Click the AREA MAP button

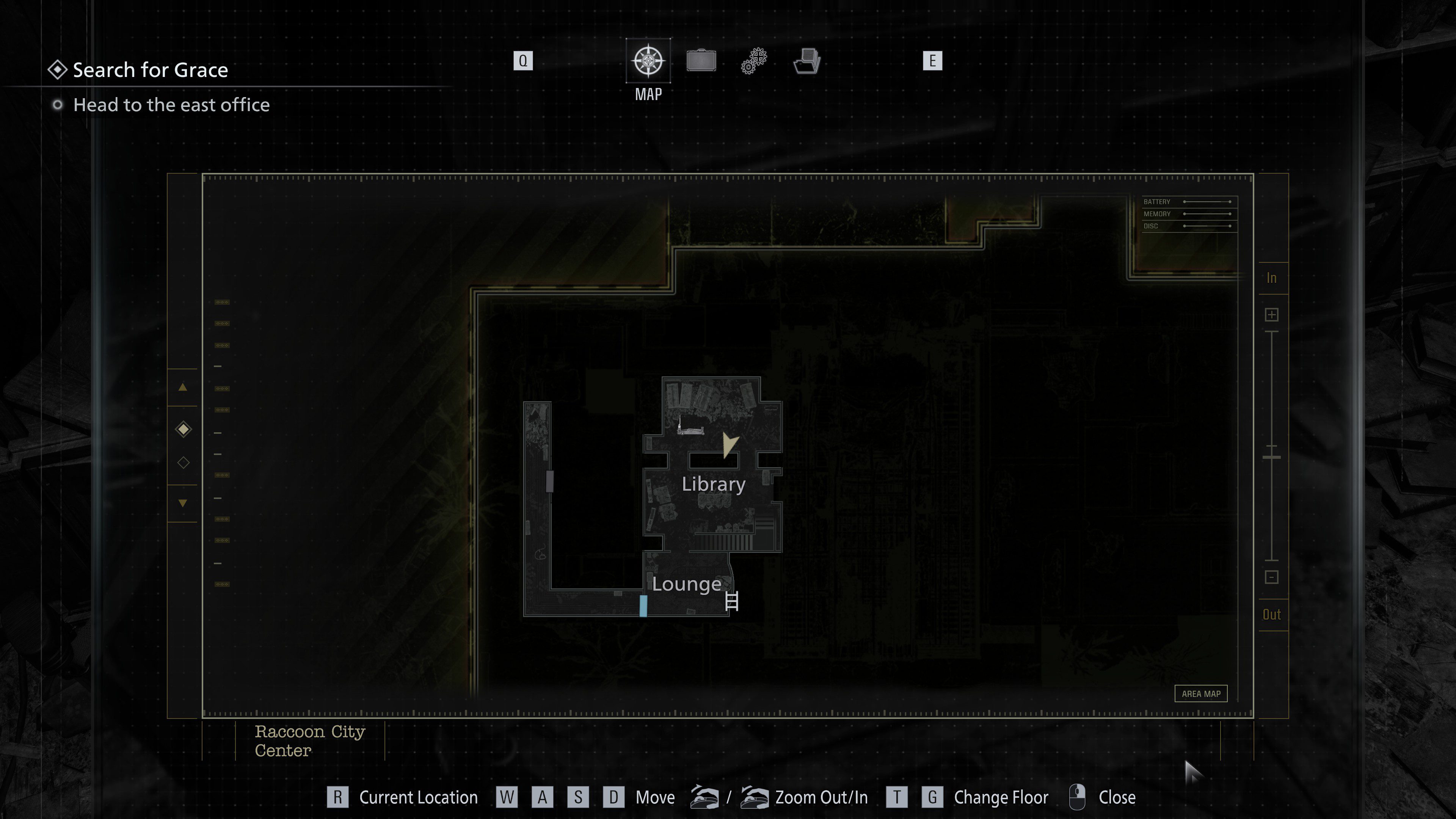(x=1201, y=693)
